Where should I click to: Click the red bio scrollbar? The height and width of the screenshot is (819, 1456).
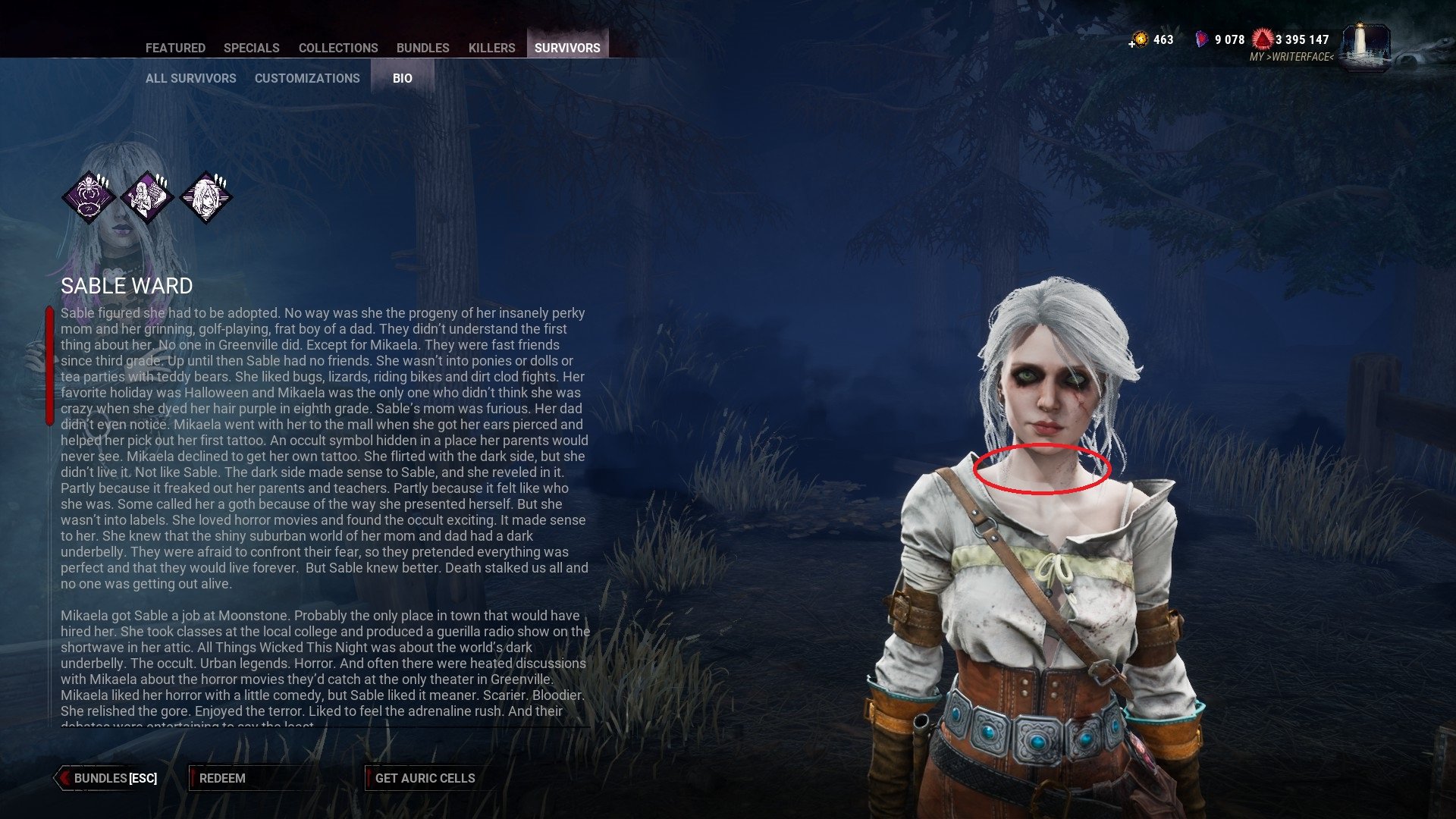click(x=50, y=366)
